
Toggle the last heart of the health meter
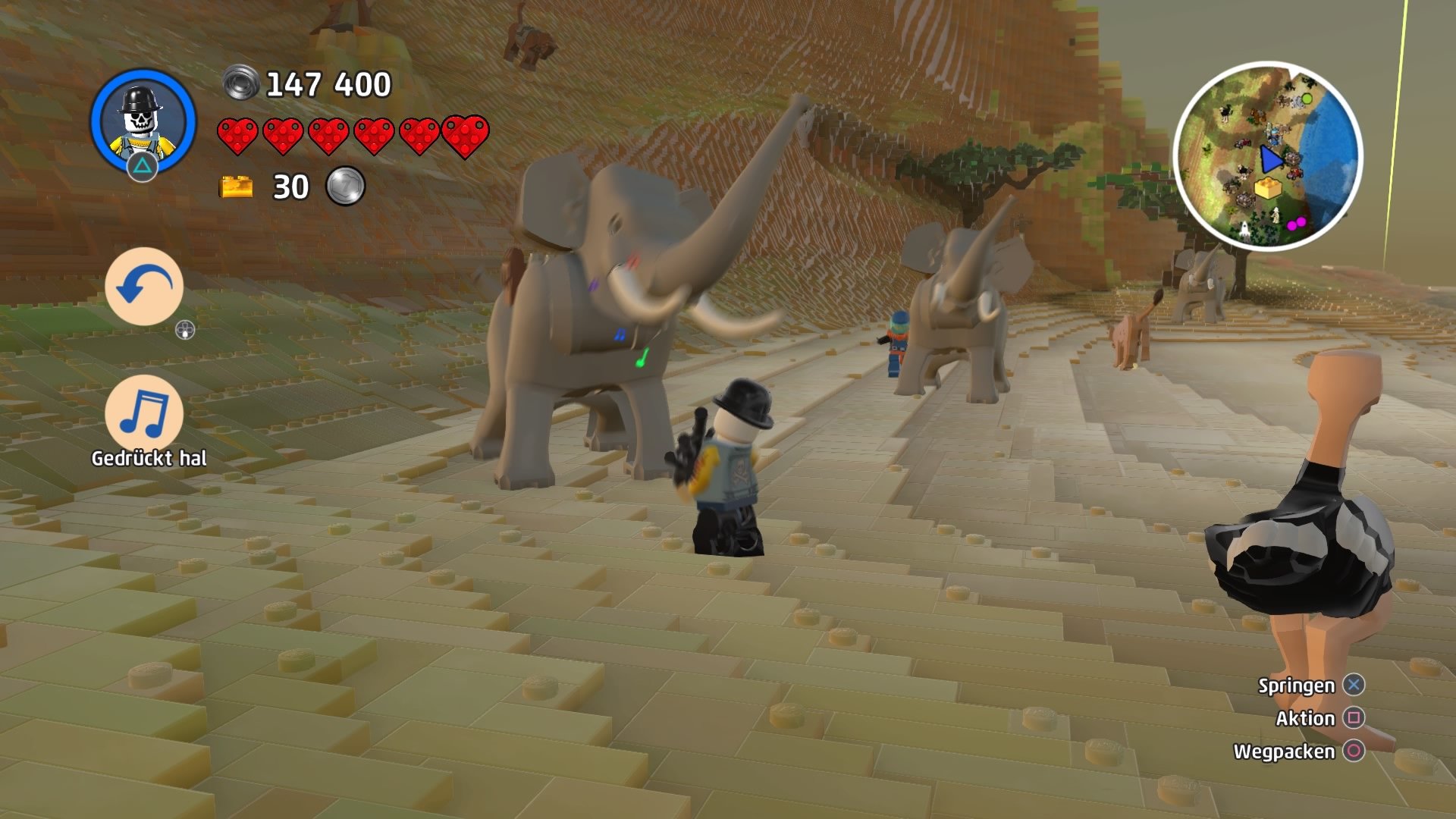tap(465, 135)
